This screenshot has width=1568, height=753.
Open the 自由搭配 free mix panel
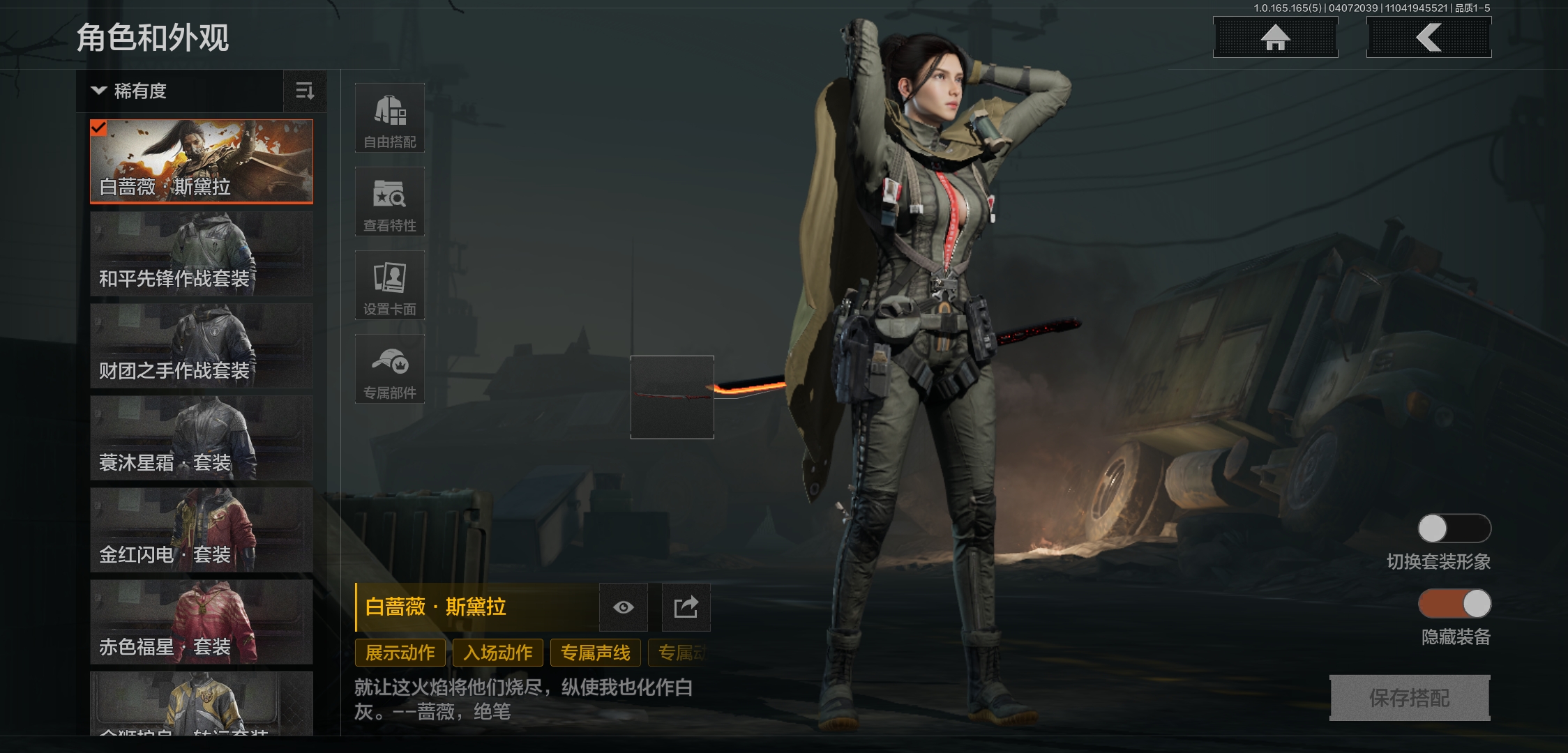click(x=389, y=117)
